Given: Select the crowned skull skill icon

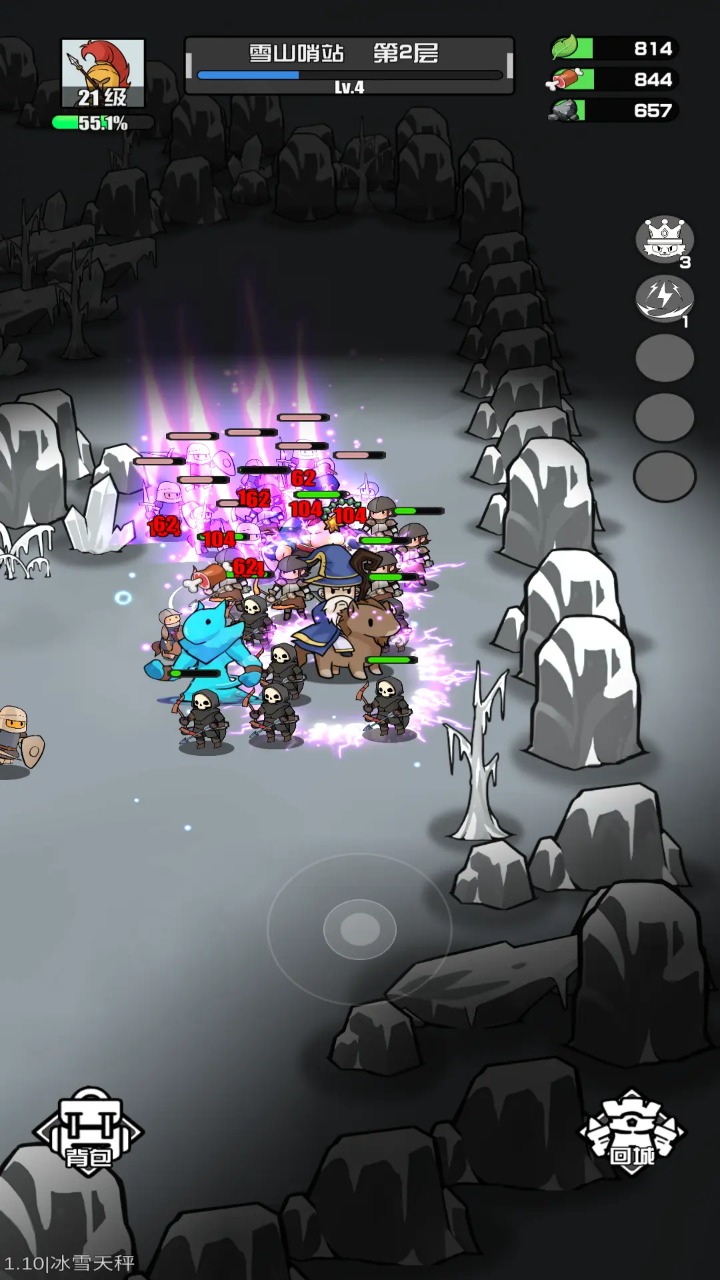Looking at the screenshot, I should coord(665,239).
